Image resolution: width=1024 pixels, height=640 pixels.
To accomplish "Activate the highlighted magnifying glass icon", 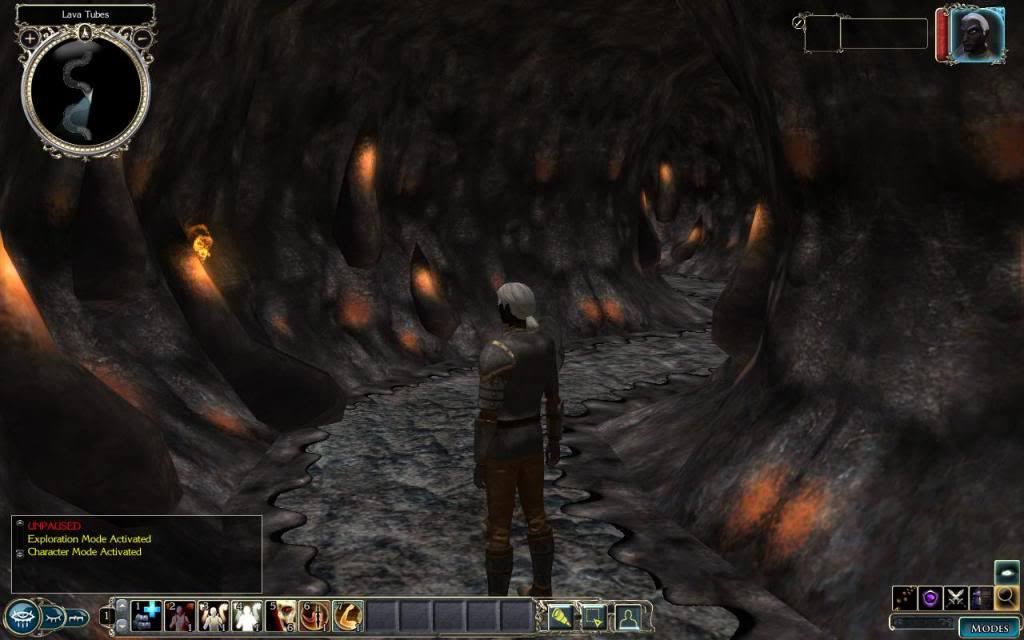I will click(x=1006, y=598).
